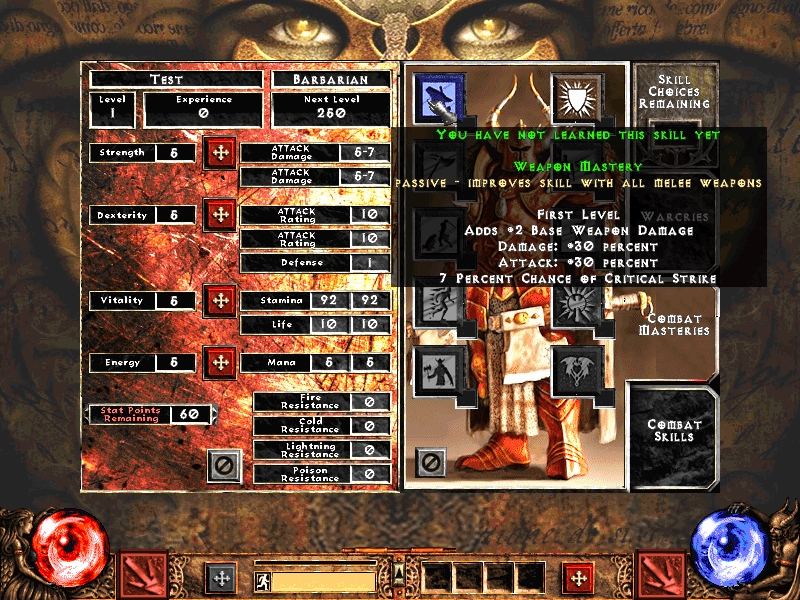800x600 pixels.
Task: Add a point to Strength
Action: (x=220, y=154)
